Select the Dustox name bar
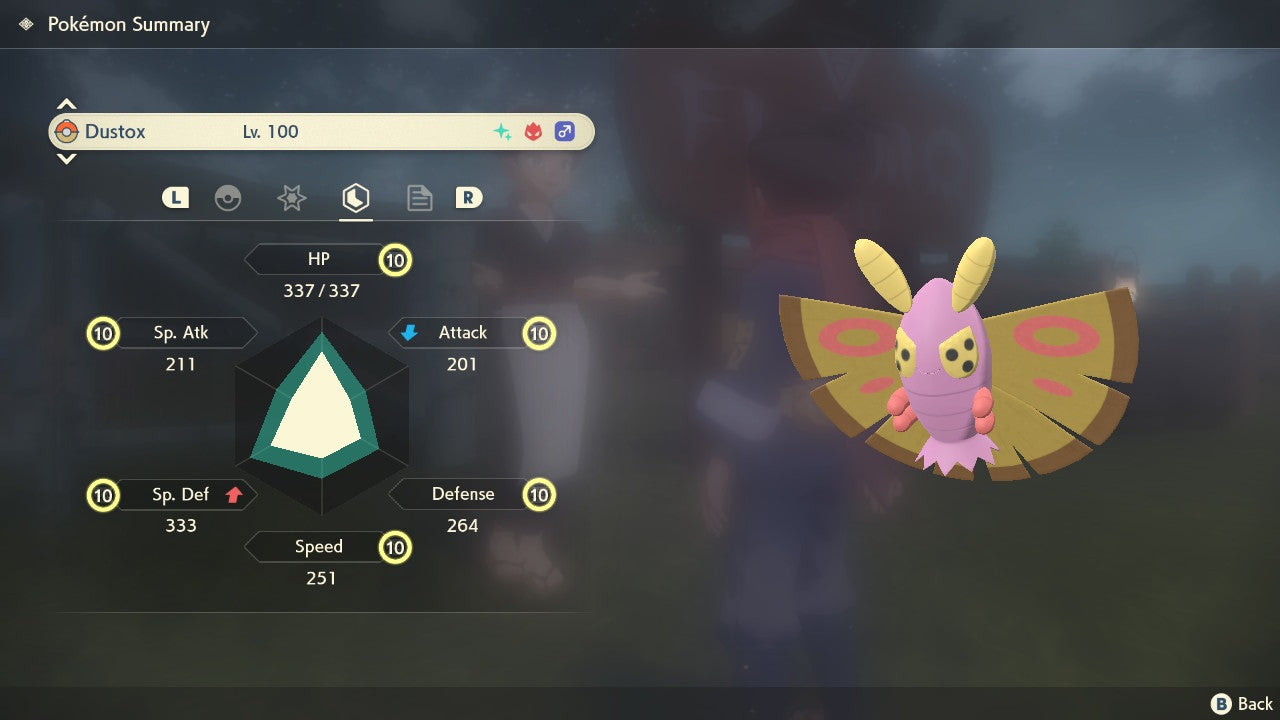Screen dimensions: 1280x720 [321, 132]
